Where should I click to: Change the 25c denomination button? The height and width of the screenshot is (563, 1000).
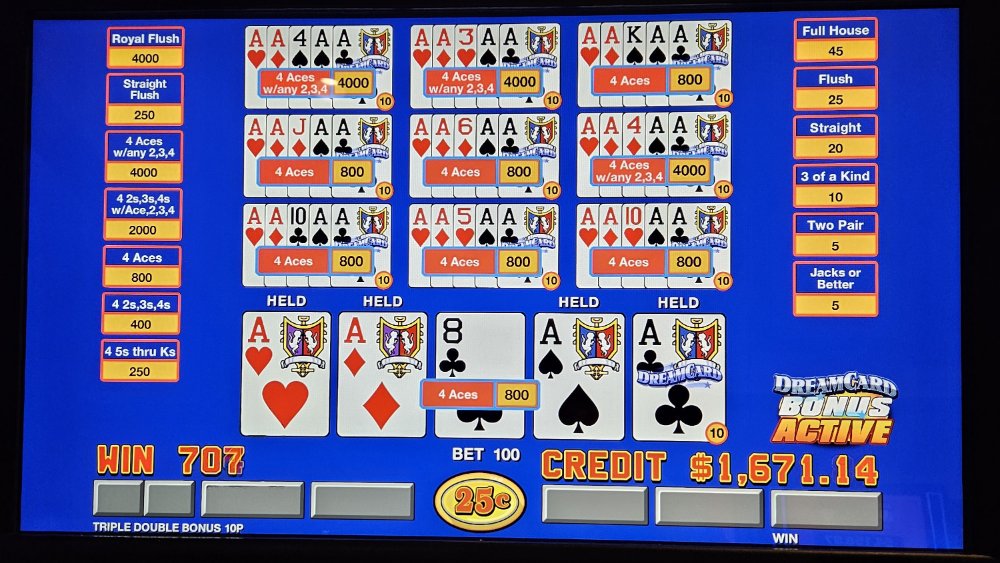(480, 501)
